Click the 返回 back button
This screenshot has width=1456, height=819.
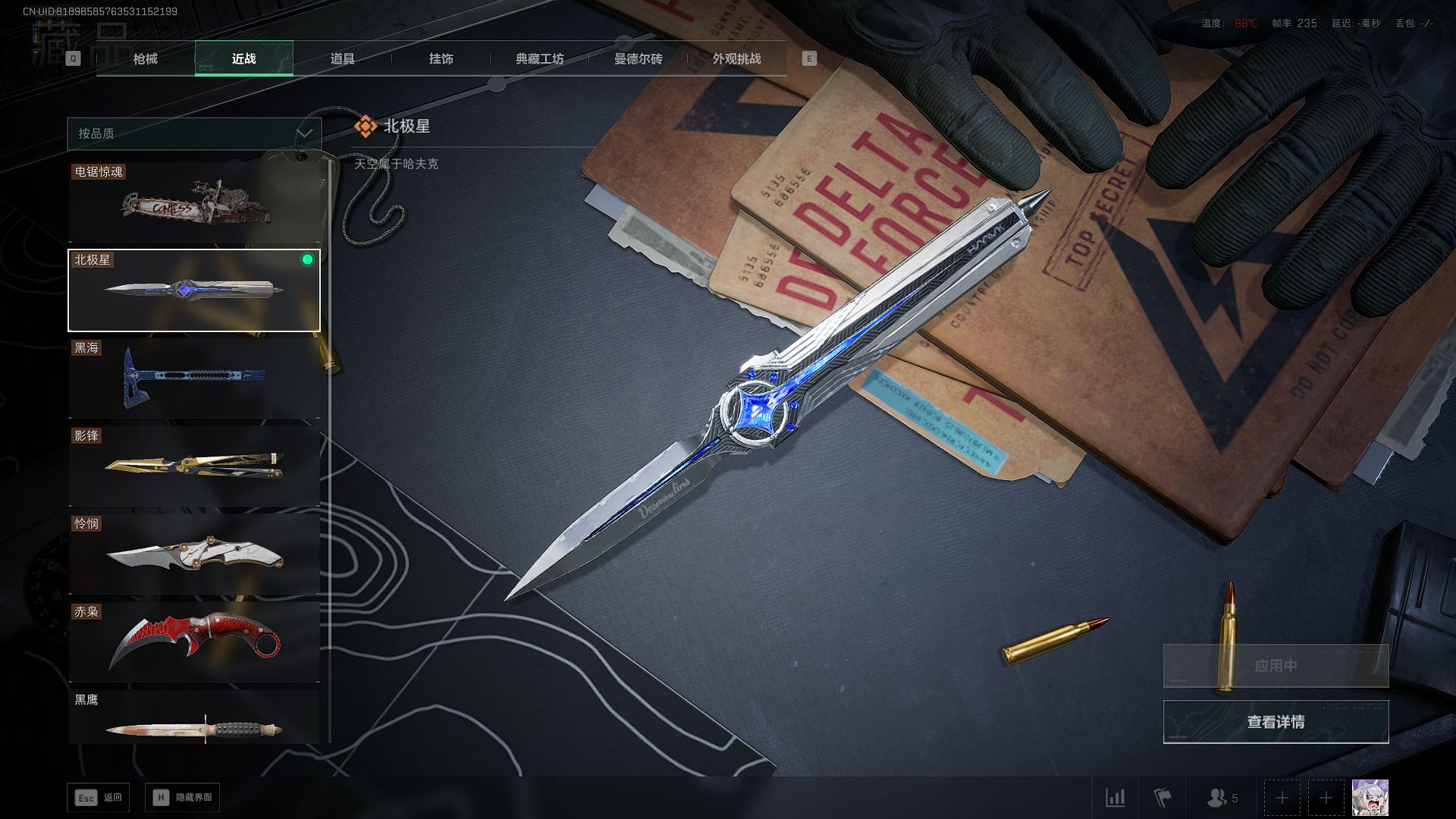pos(99,798)
